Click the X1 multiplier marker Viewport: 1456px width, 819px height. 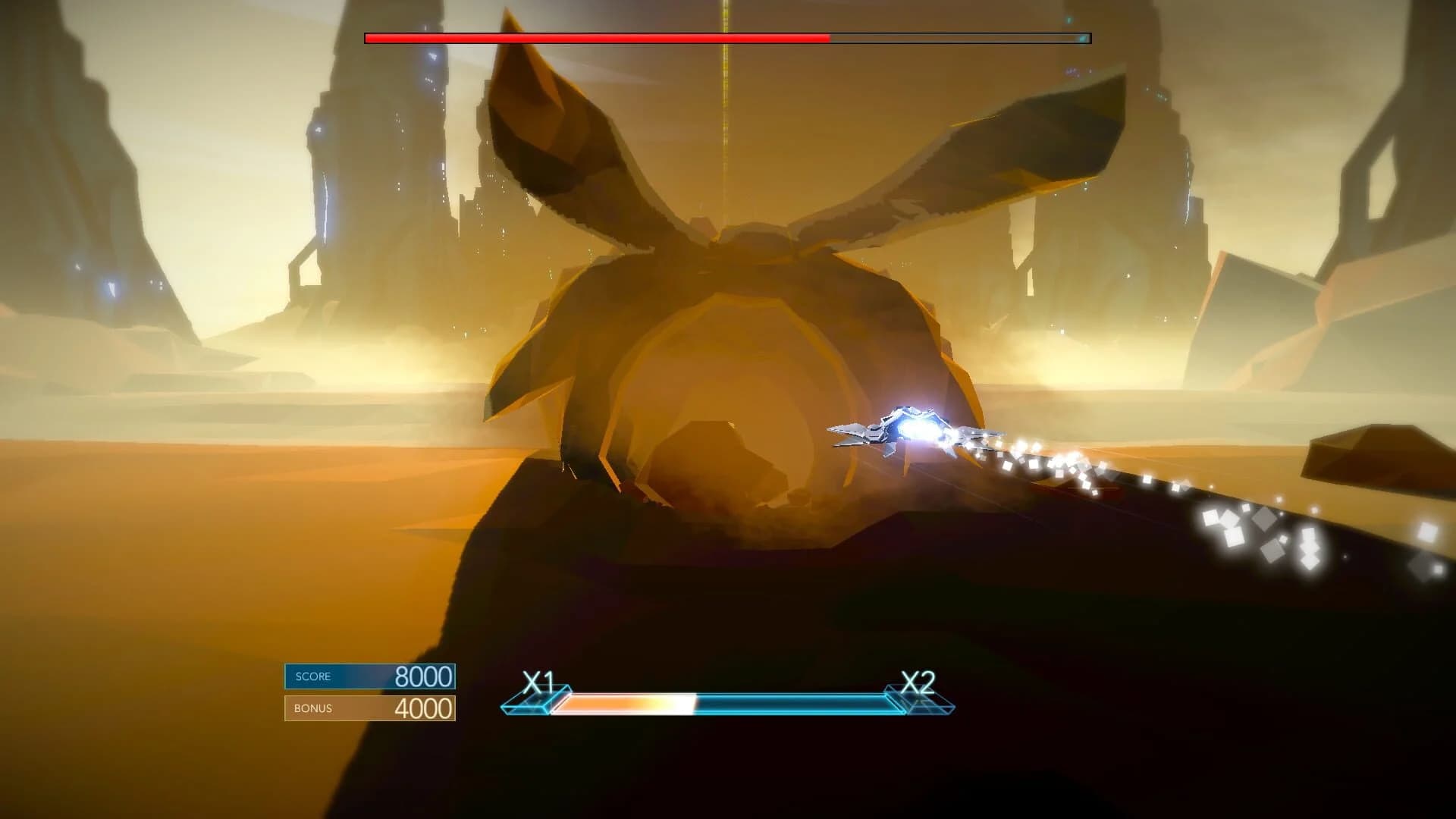point(540,681)
